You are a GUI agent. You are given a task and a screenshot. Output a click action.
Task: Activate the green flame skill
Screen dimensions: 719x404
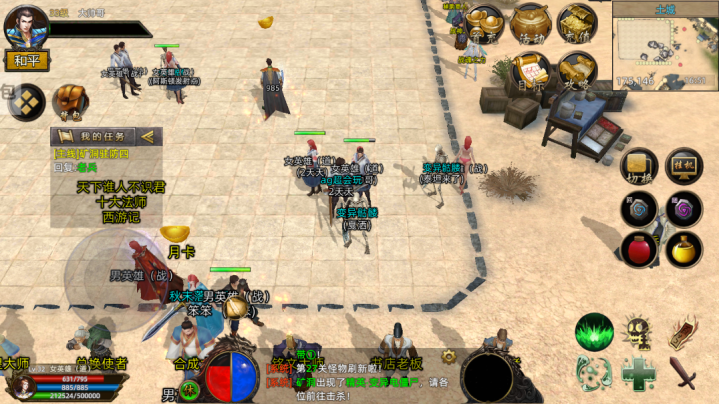coord(594,331)
